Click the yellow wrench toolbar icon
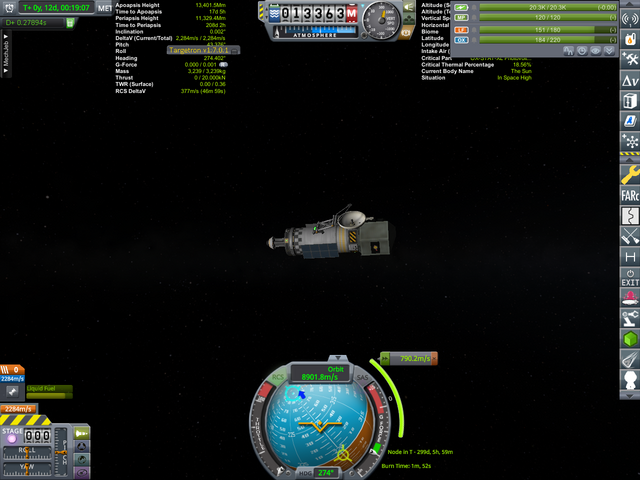This screenshot has height=480, width=640. click(630, 175)
